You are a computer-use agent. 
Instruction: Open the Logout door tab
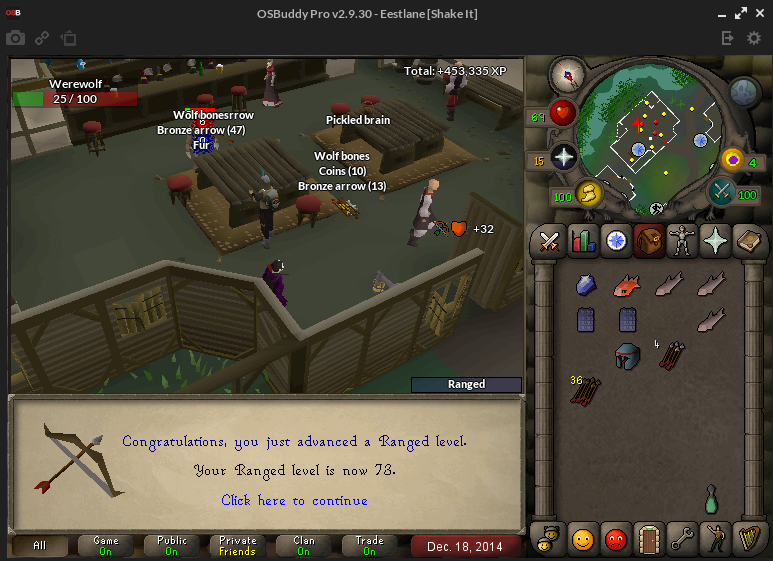pos(649,540)
